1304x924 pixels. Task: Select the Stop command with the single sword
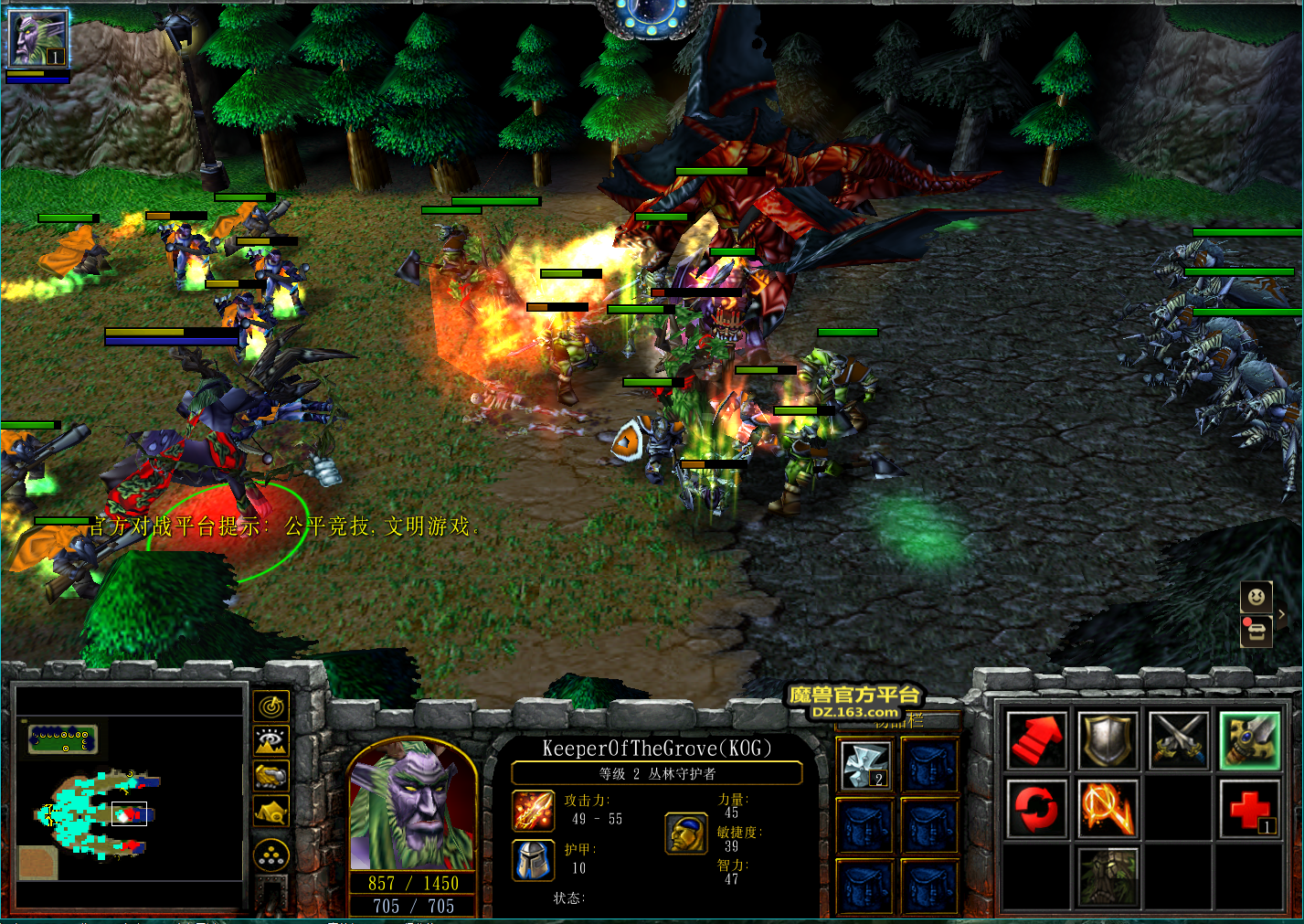pyautogui.click(x=1250, y=739)
